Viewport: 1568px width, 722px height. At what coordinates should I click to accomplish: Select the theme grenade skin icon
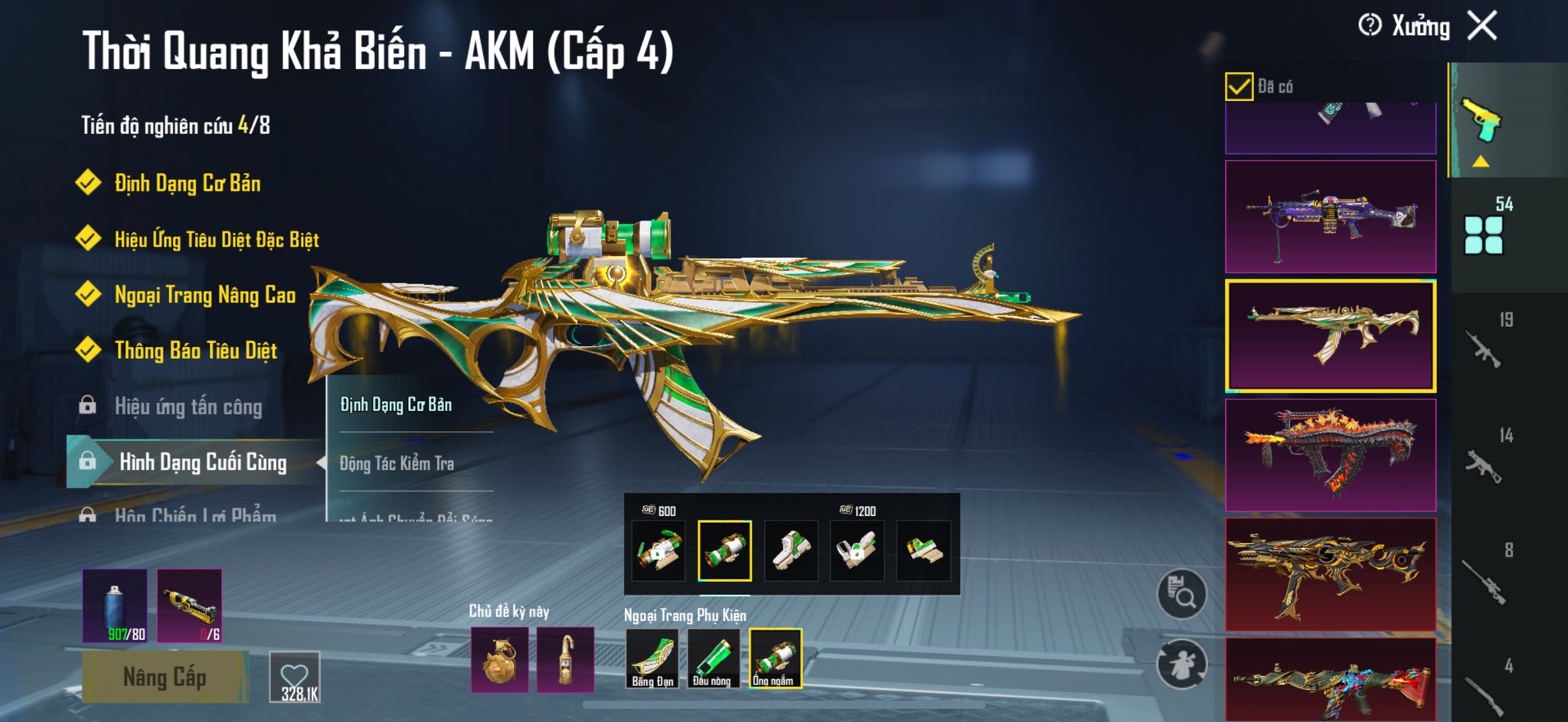coord(499,659)
